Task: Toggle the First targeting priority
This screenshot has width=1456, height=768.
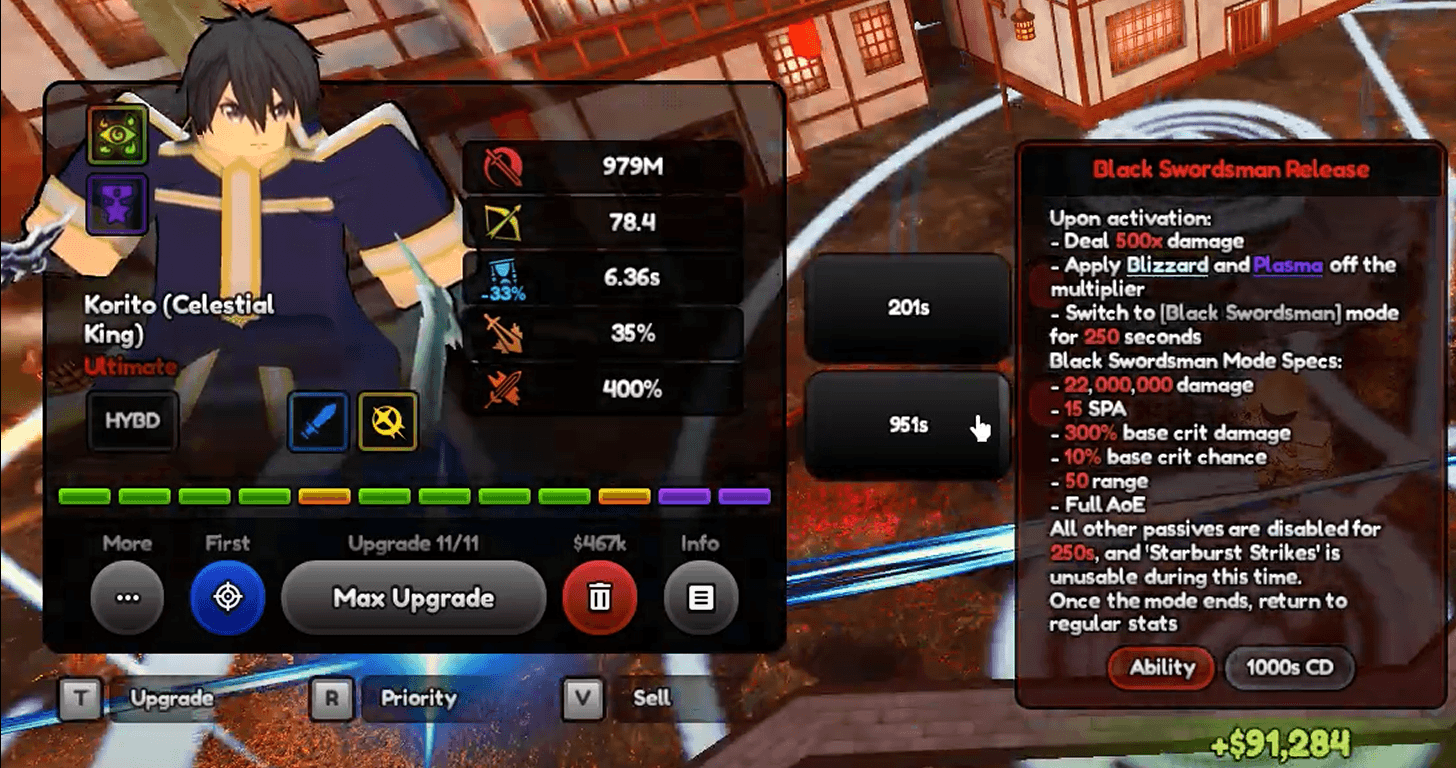Action: coord(227,597)
